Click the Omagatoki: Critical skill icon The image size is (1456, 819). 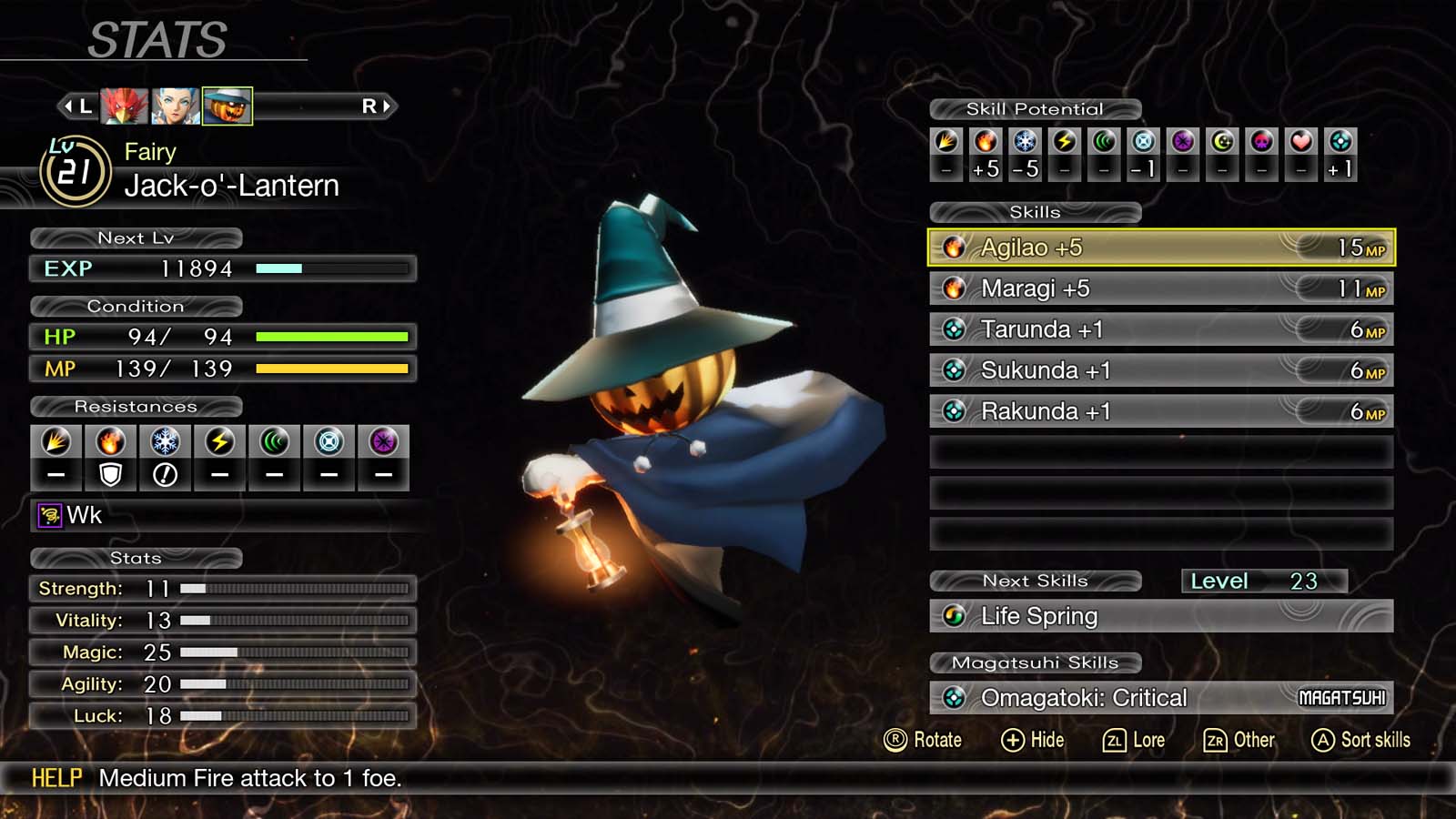tap(953, 697)
